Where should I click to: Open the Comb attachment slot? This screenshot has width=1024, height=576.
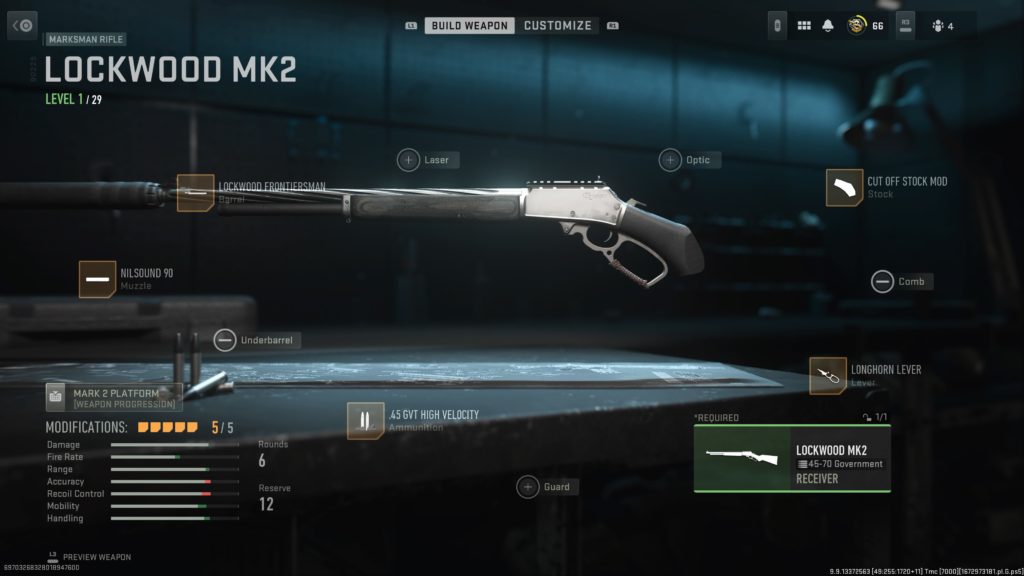[882, 282]
